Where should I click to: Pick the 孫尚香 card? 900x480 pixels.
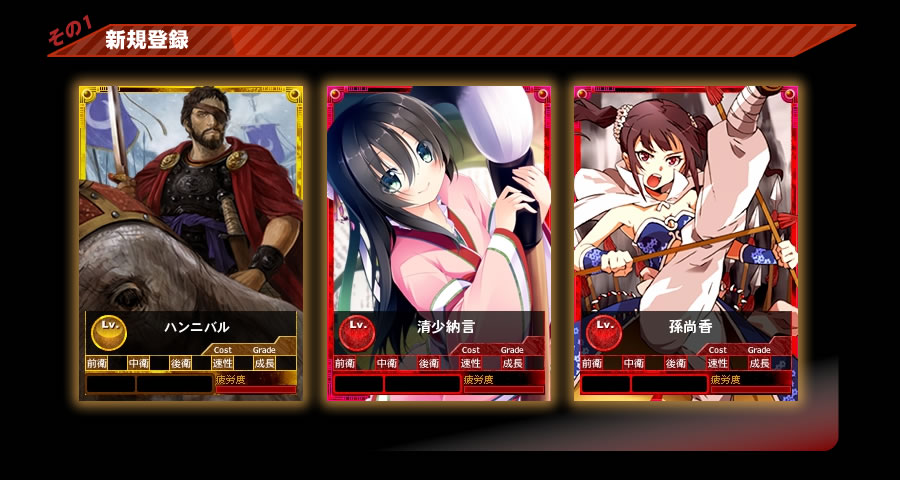tap(685, 242)
